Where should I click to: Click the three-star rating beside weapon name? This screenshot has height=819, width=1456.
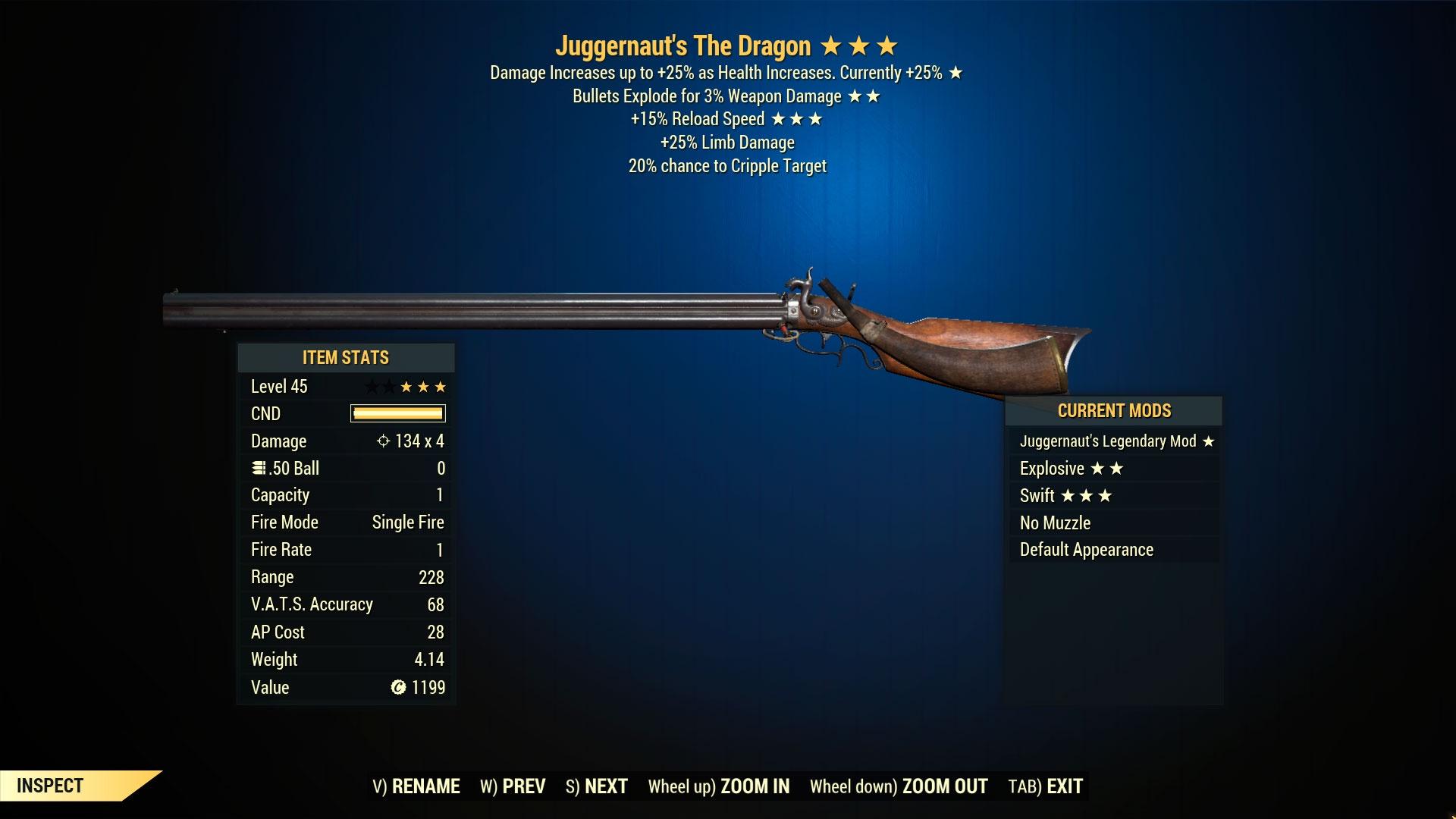click(x=858, y=45)
